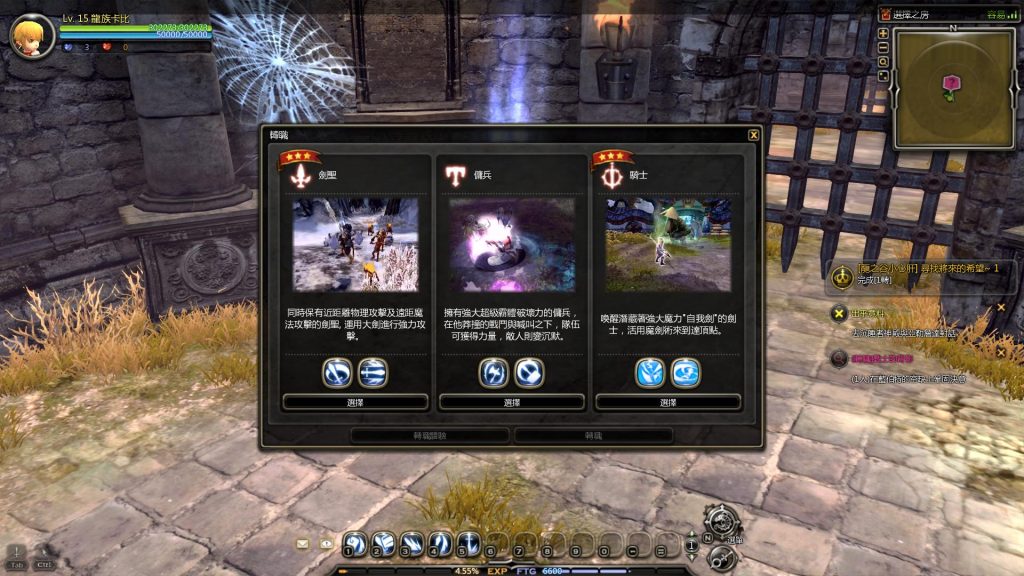This screenshot has width=1024, height=576.
Task: Choose the 選擇 button under 劍聖
Action: [355, 402]
